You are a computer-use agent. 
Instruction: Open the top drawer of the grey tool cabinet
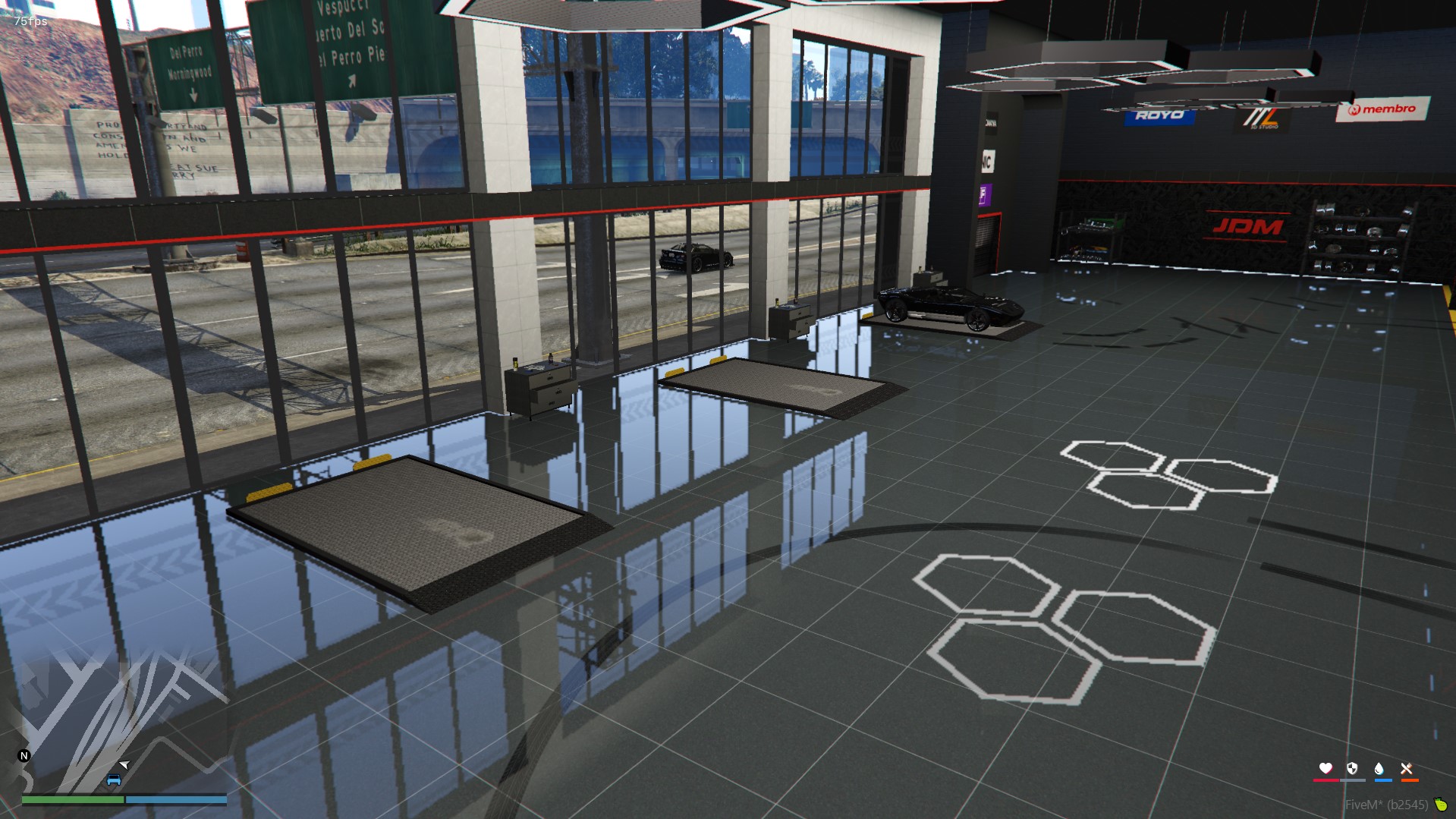click(548, 376)
